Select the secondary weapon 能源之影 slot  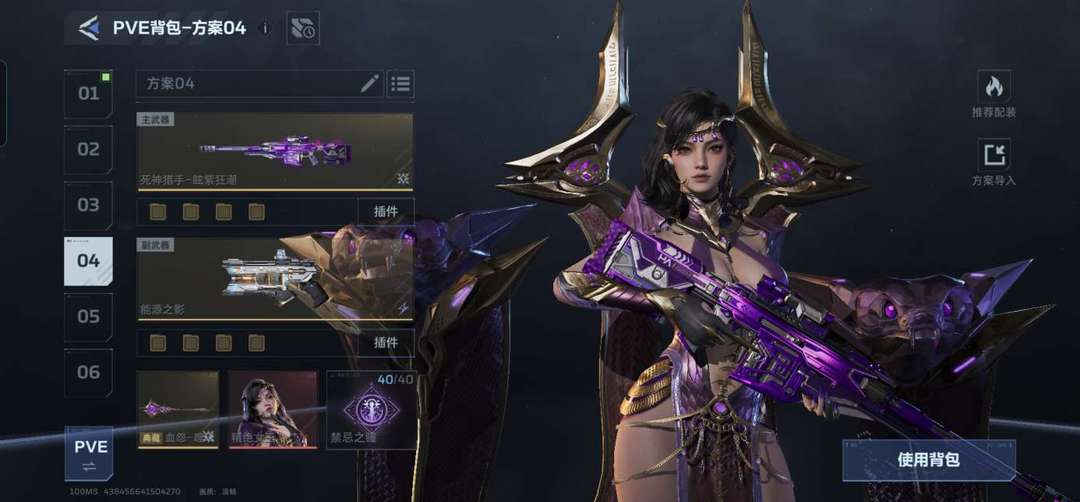[275, 279]
